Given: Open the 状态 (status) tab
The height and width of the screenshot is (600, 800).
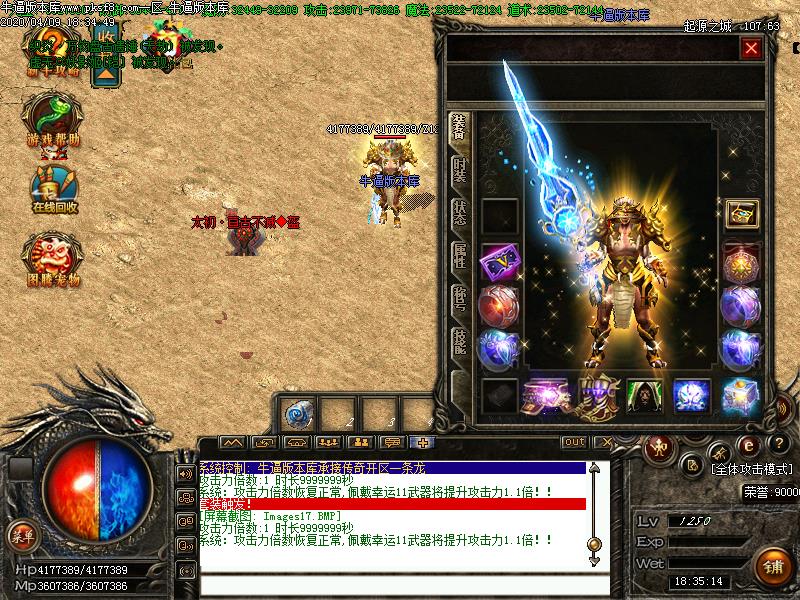Looking at the screenshot, I should [460, 211].
